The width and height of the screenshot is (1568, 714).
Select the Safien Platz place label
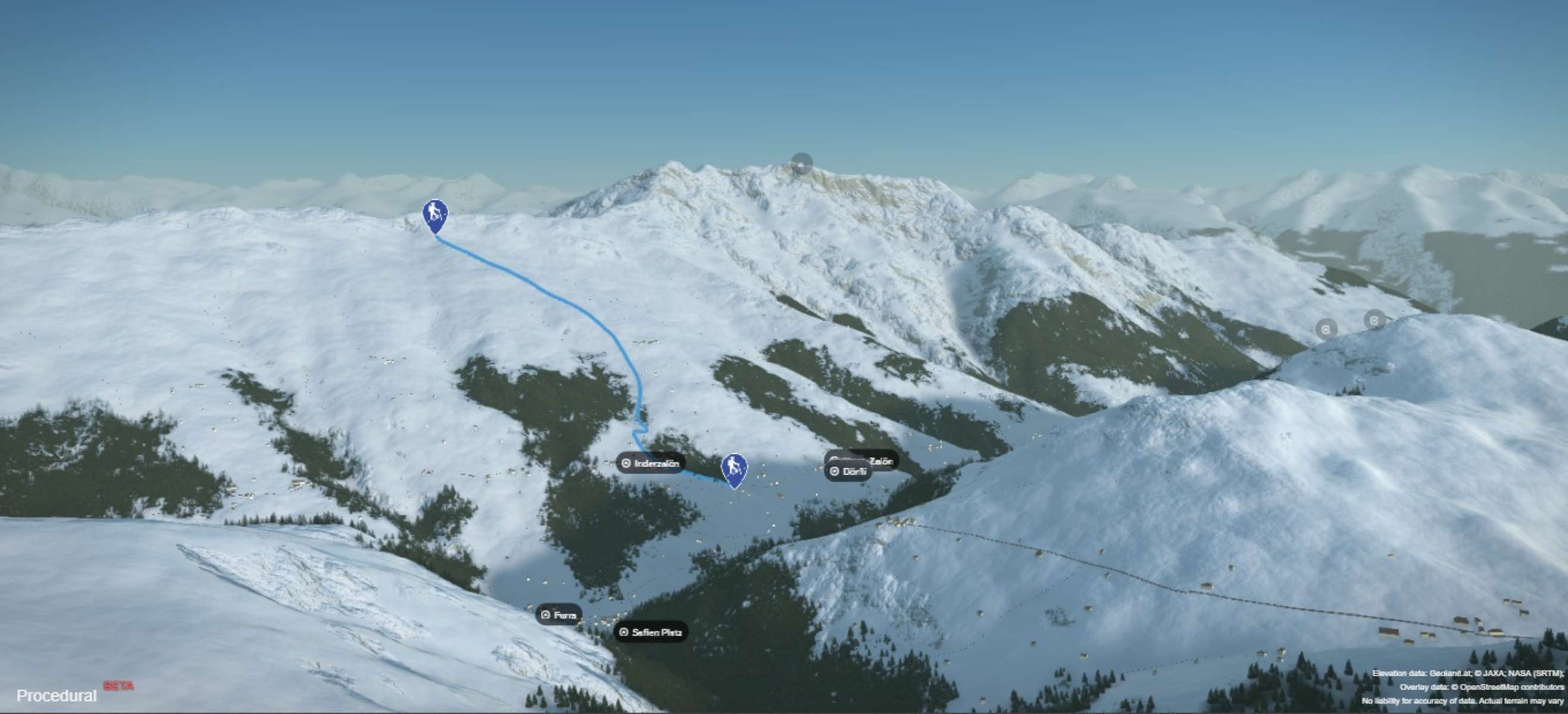tap(651, 632)
